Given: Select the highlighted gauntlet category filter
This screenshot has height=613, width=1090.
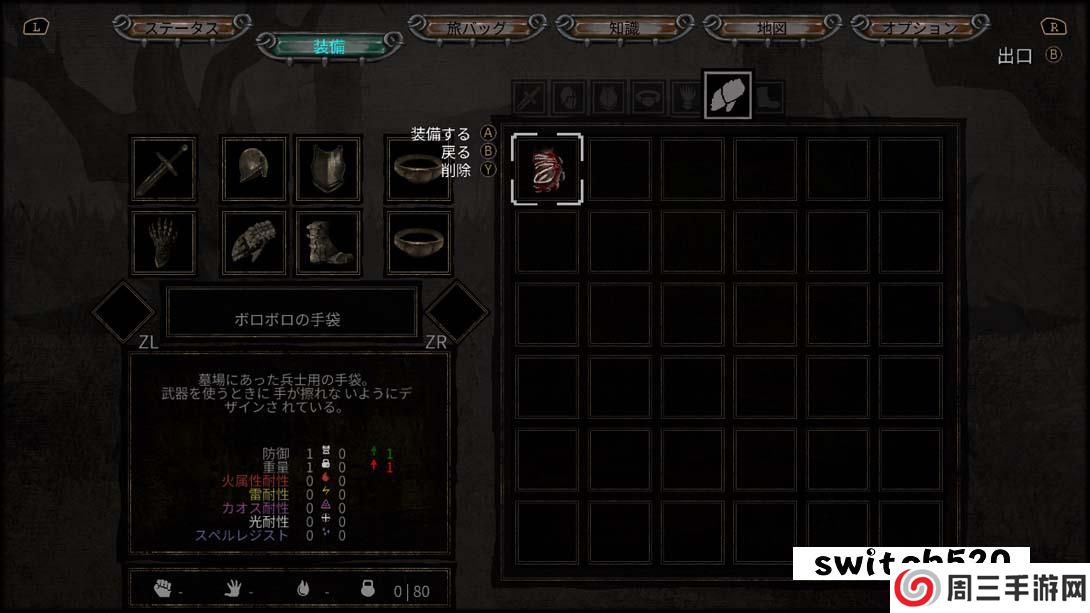Looking at the screenshot, I should point(727,95).
